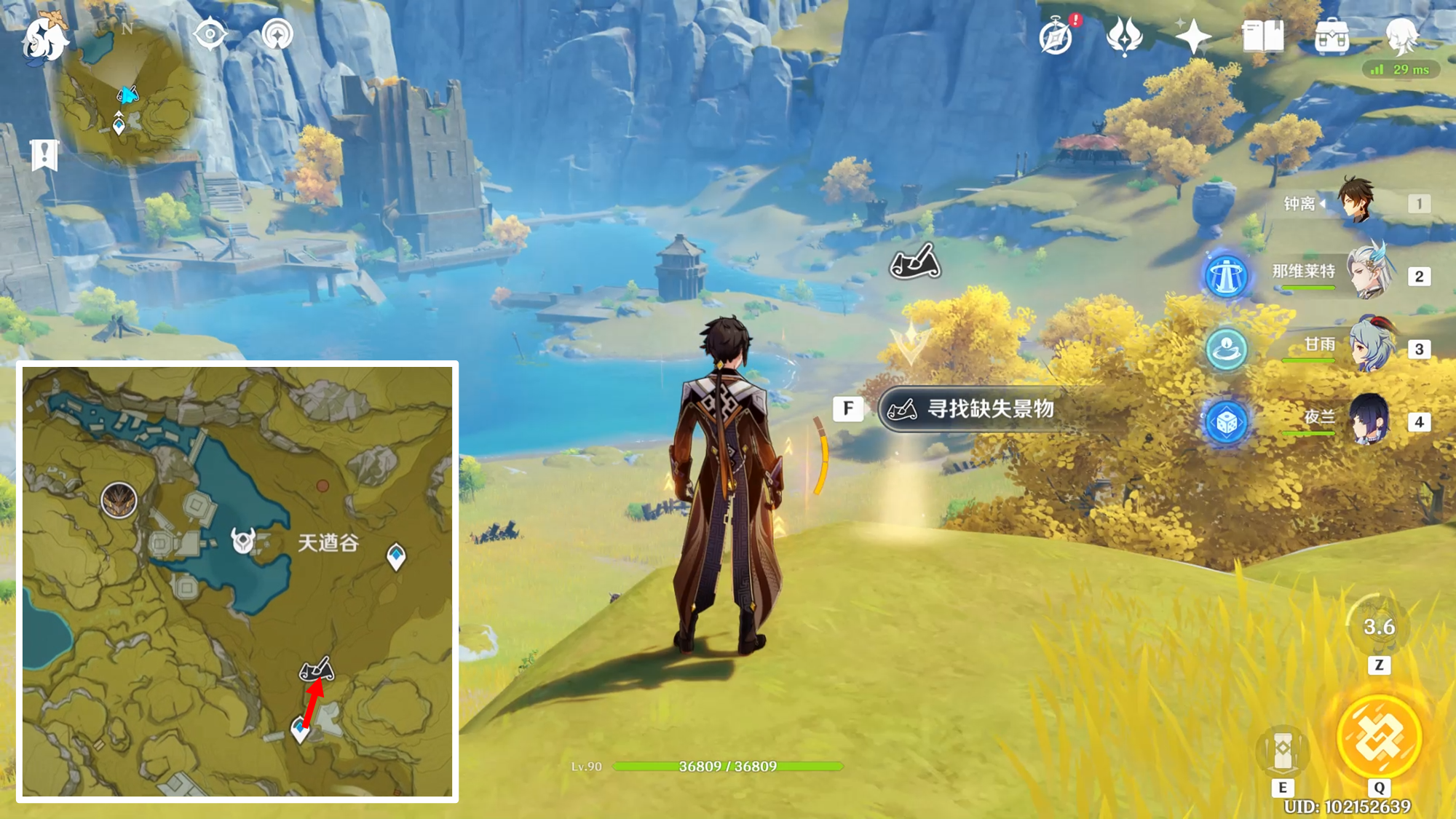Activate the elemental burst skill button
This screenshot has height=819, width=1456.
1379,737
